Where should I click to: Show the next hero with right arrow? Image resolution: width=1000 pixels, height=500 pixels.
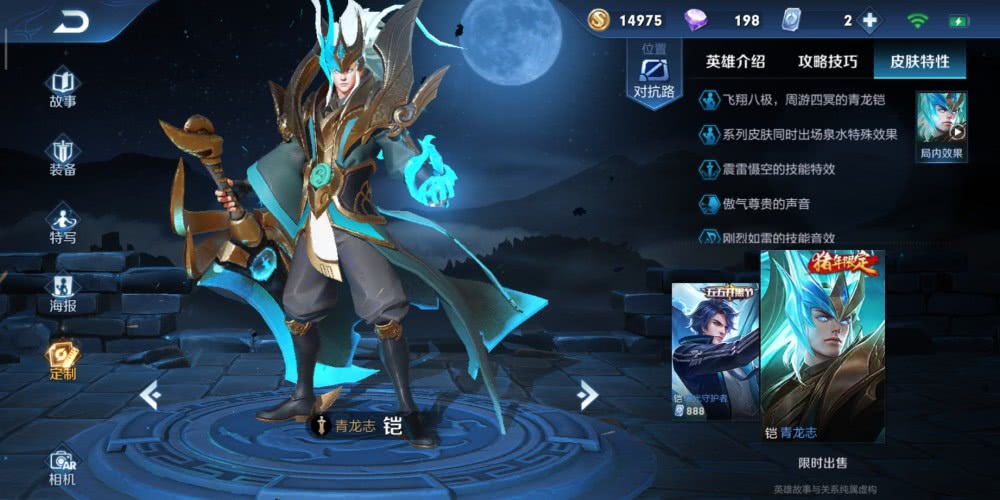588,396
